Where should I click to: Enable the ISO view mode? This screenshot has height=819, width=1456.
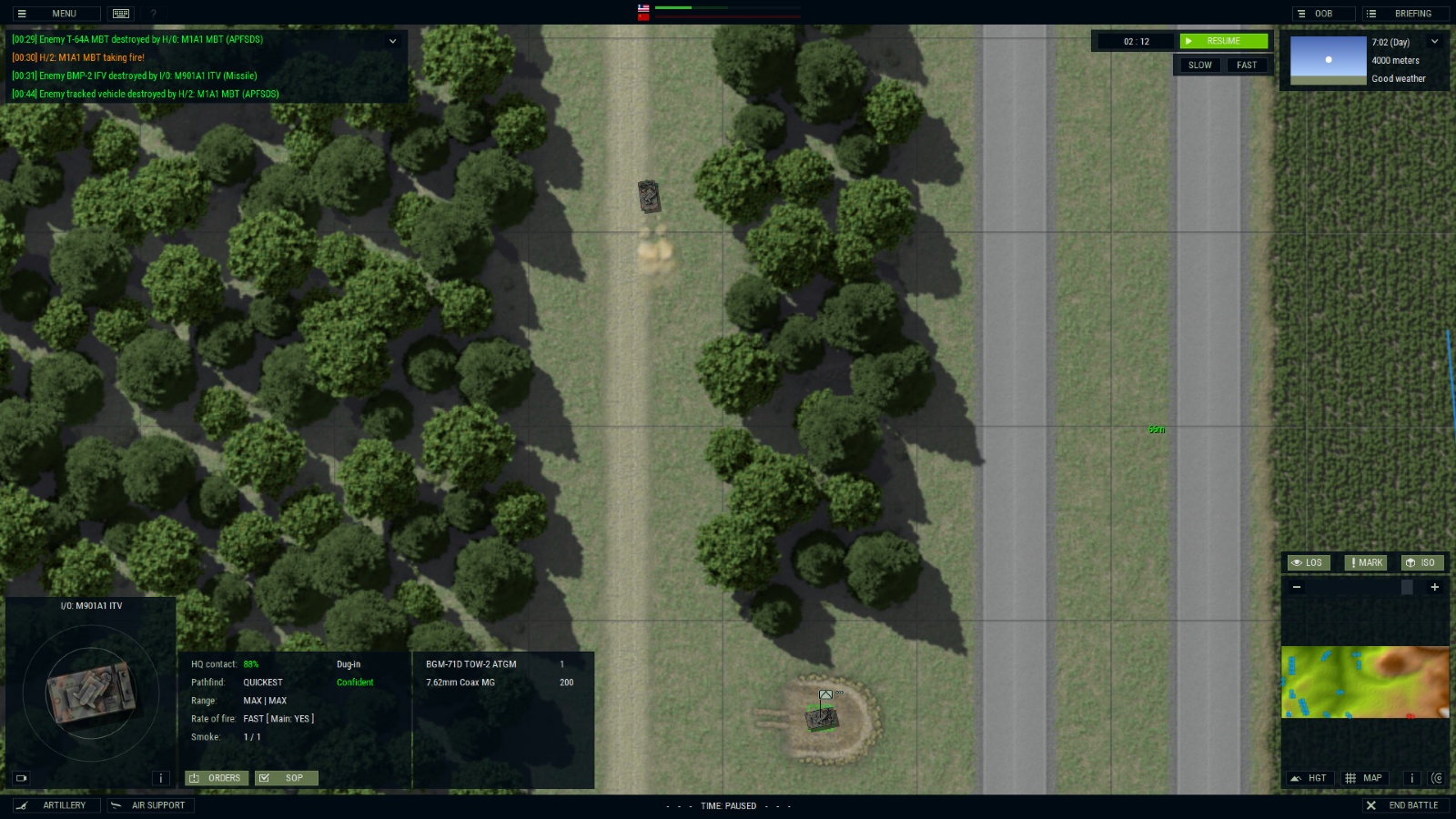pos(1421,562)
